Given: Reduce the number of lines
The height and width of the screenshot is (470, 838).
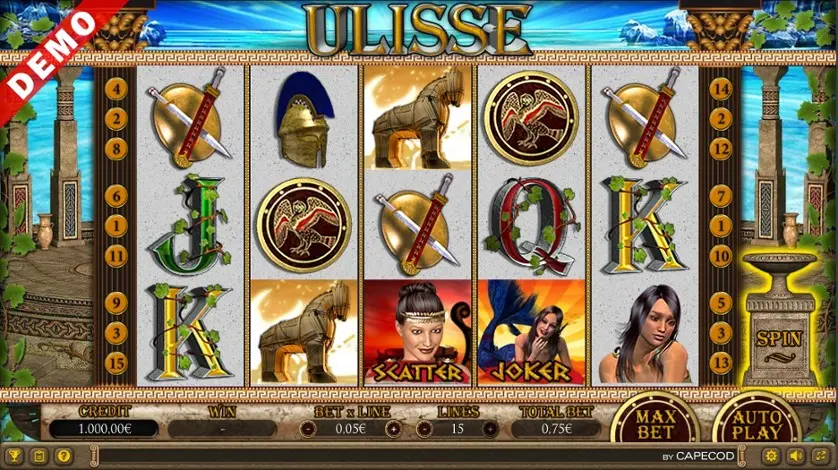Looking at the screenshot, I should (x=422, y=429).
